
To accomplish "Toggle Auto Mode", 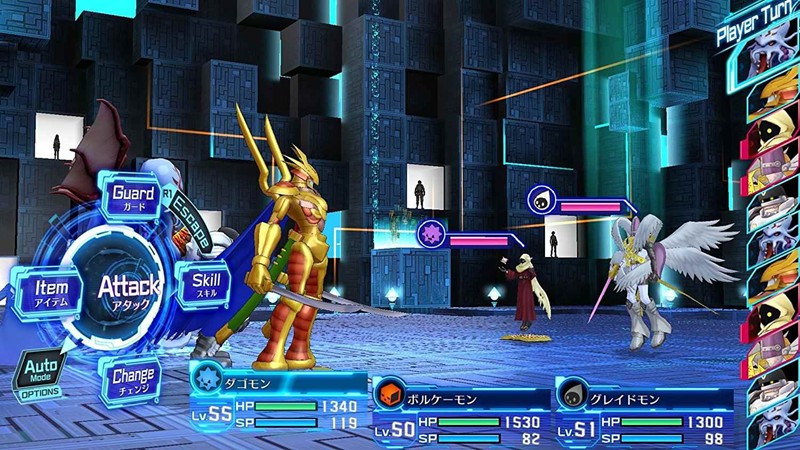I will tap(38, 376).
